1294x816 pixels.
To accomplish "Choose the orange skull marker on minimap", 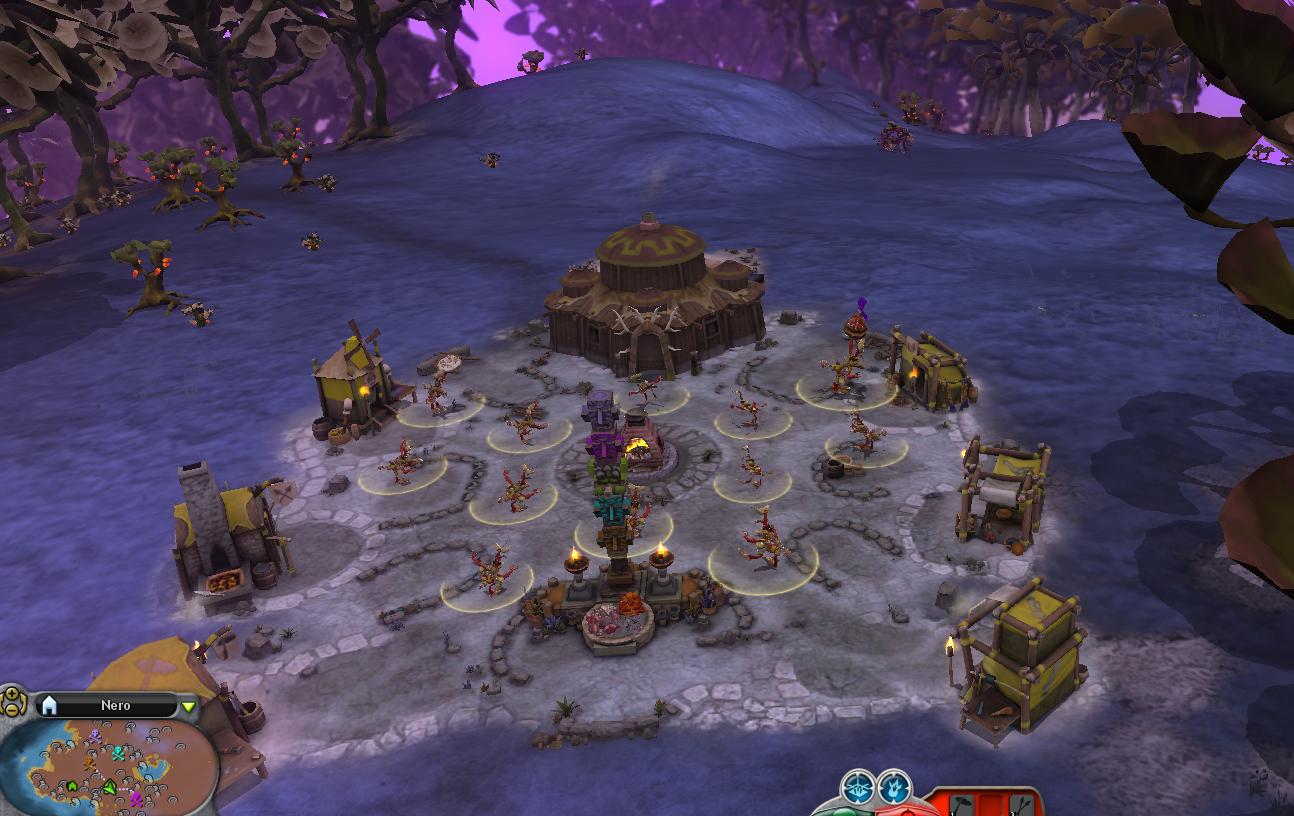I will tap(89, 763).
